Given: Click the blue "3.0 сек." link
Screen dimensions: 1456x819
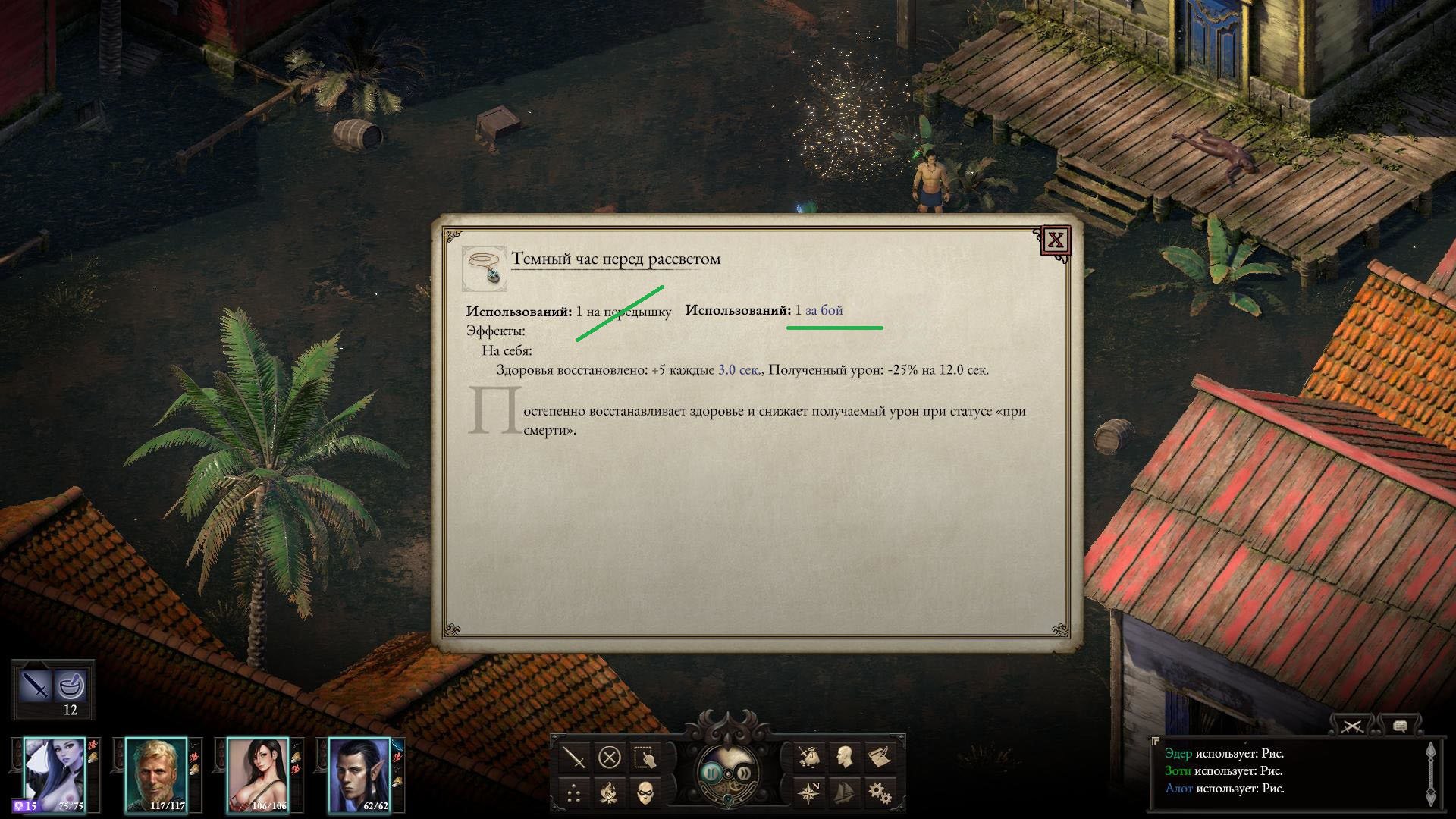Looking at the screenshot, I should click(739, 370).
